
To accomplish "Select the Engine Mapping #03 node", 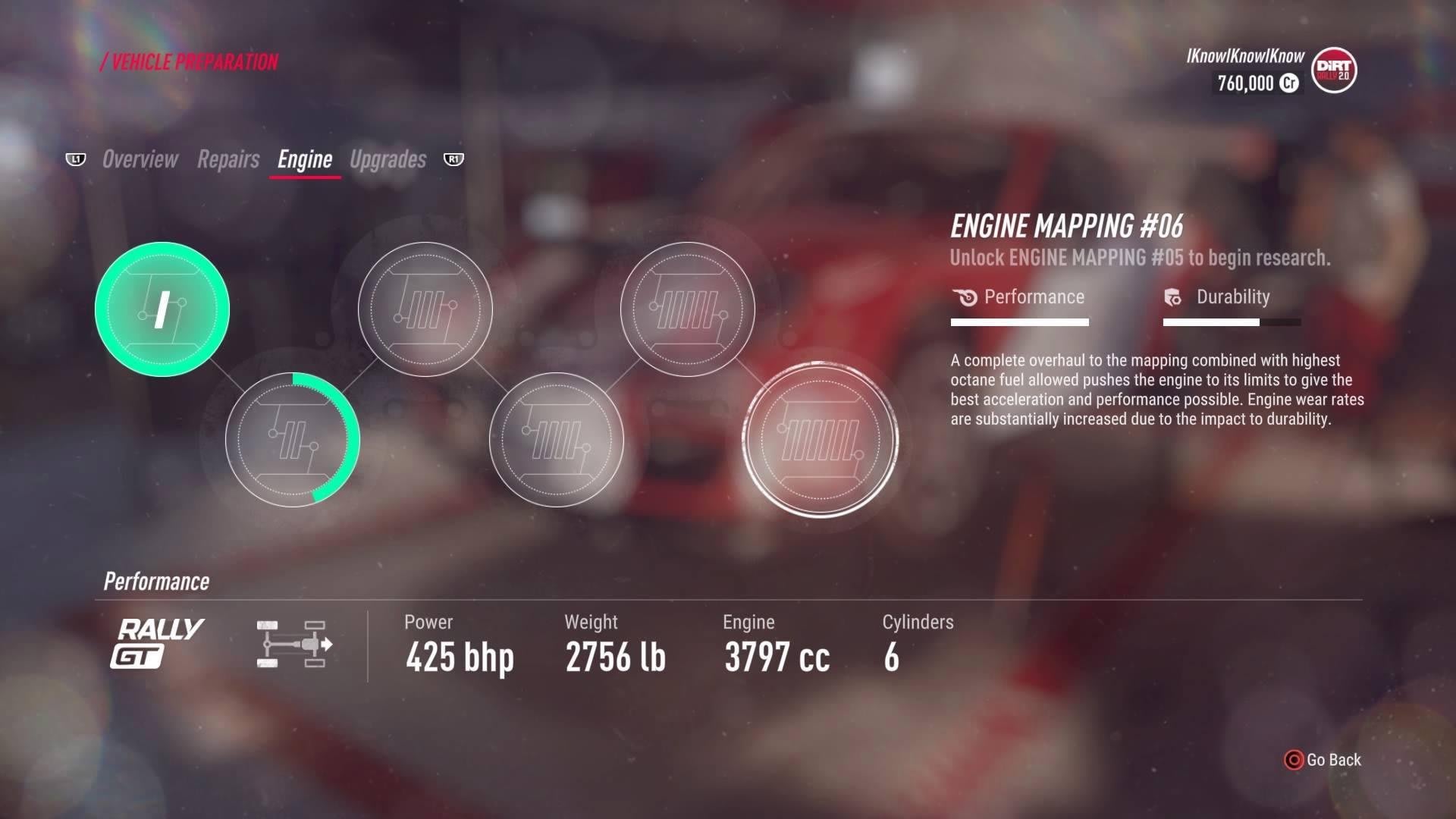I will tap(425, 309).
